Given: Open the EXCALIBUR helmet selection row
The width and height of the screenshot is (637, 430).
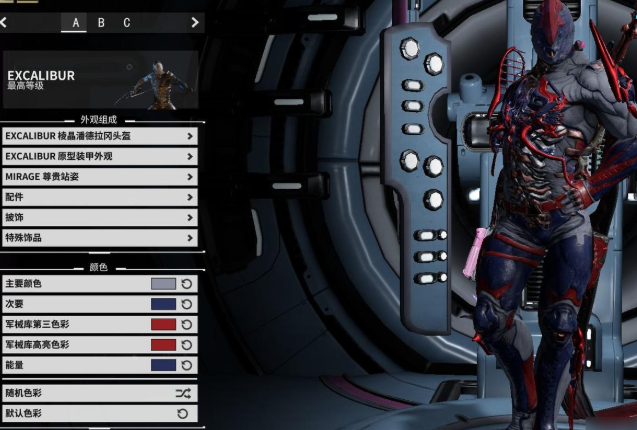Looking at the screenshot, I should (x=99, y=136).
